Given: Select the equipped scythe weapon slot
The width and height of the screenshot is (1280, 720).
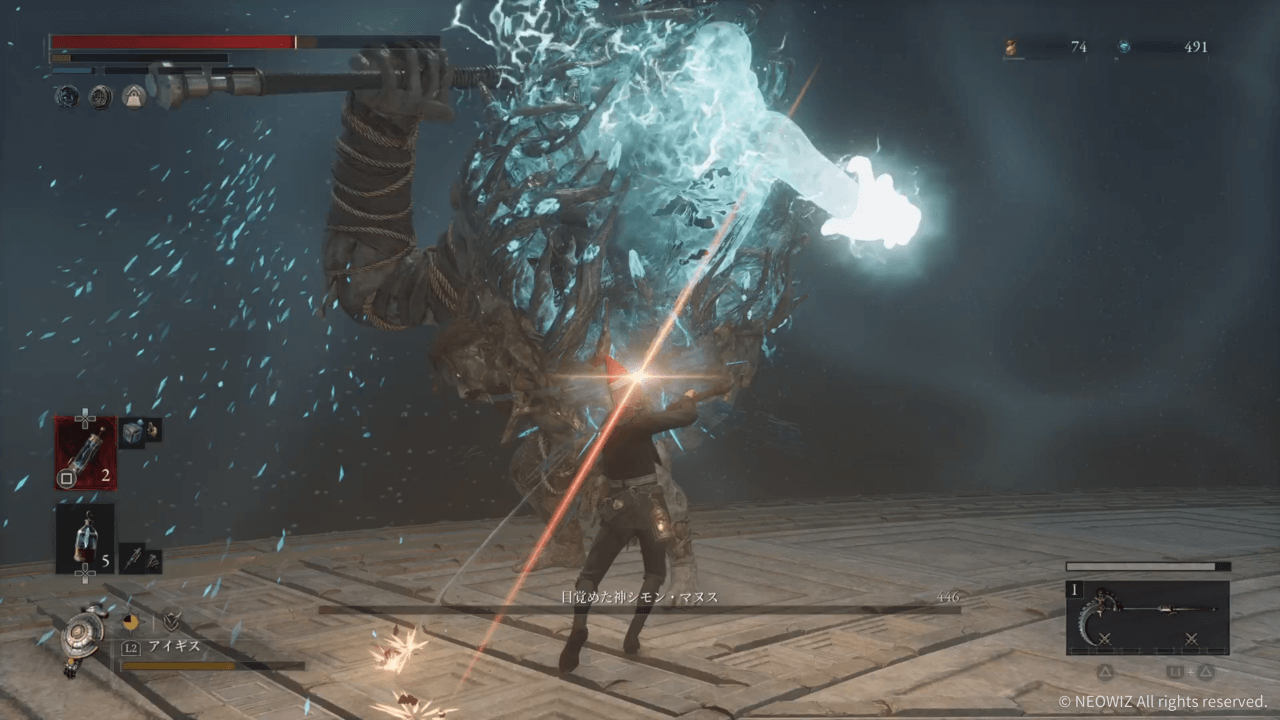Looking at the screenshot, I should pyautogui.click(x=1147, y=618).
